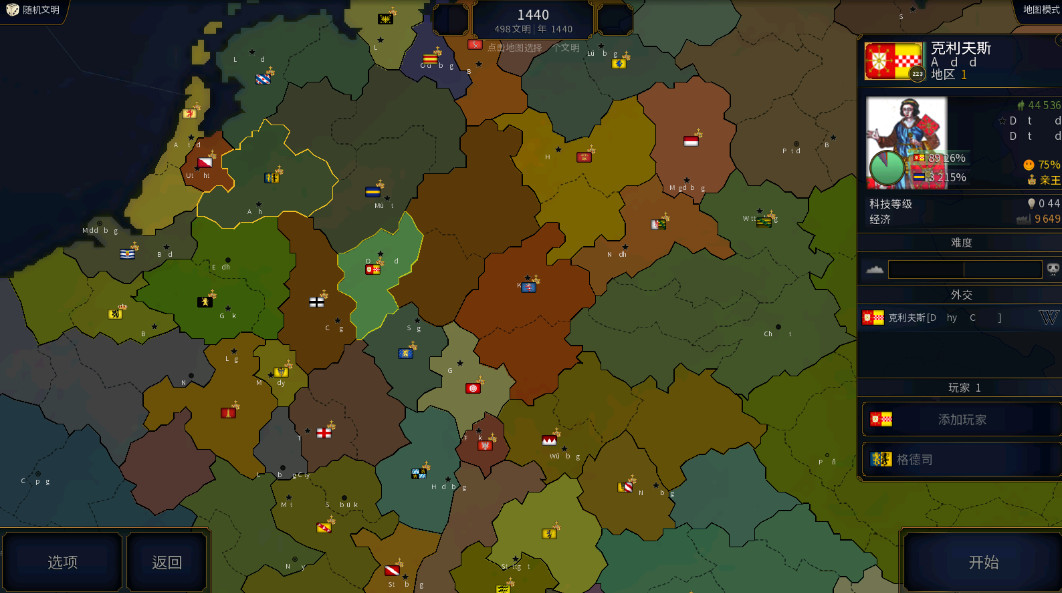
Task: Click the Wikipedia W icon
Action: 1048,318
